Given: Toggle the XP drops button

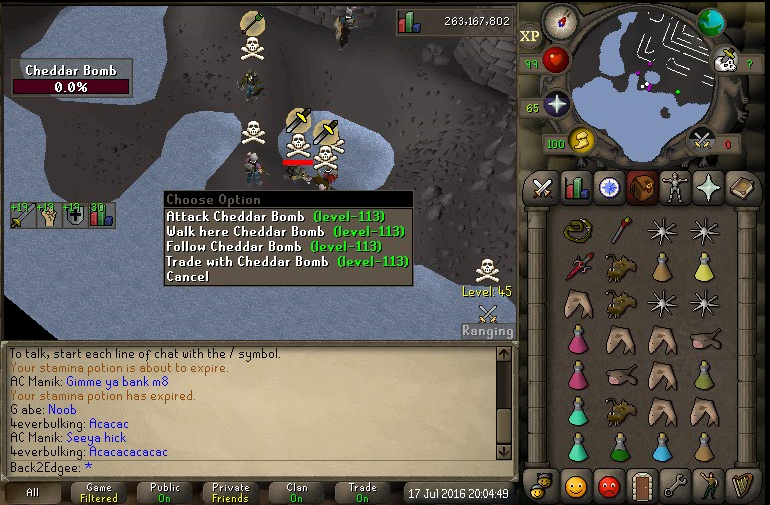Looking at the screenshot, I should click(530, 36).
